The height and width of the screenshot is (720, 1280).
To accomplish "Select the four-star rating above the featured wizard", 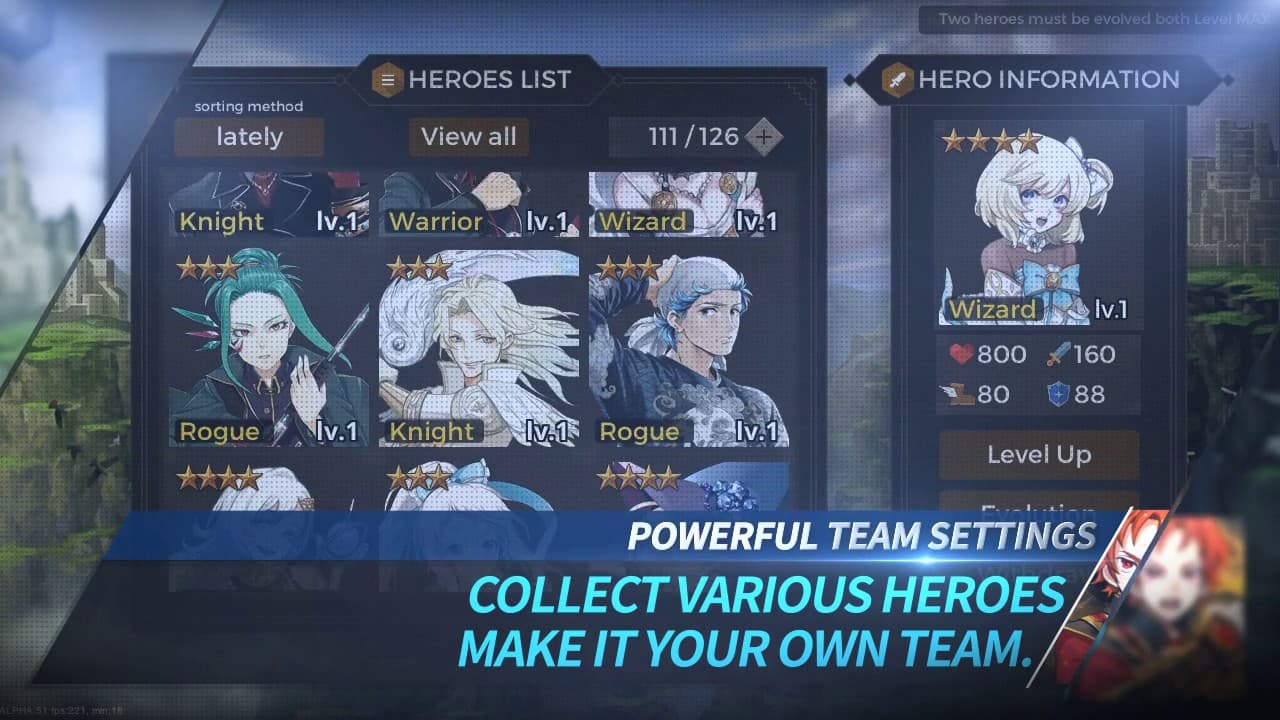I will (992, 141).
